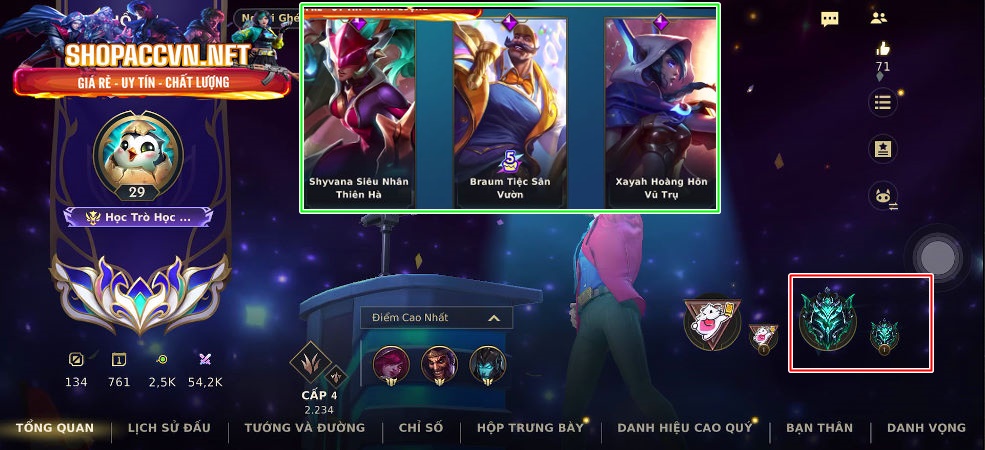Open the Danh Hiệu Cao Quý tab
The image size is (985, 450).
coord(684,428)
